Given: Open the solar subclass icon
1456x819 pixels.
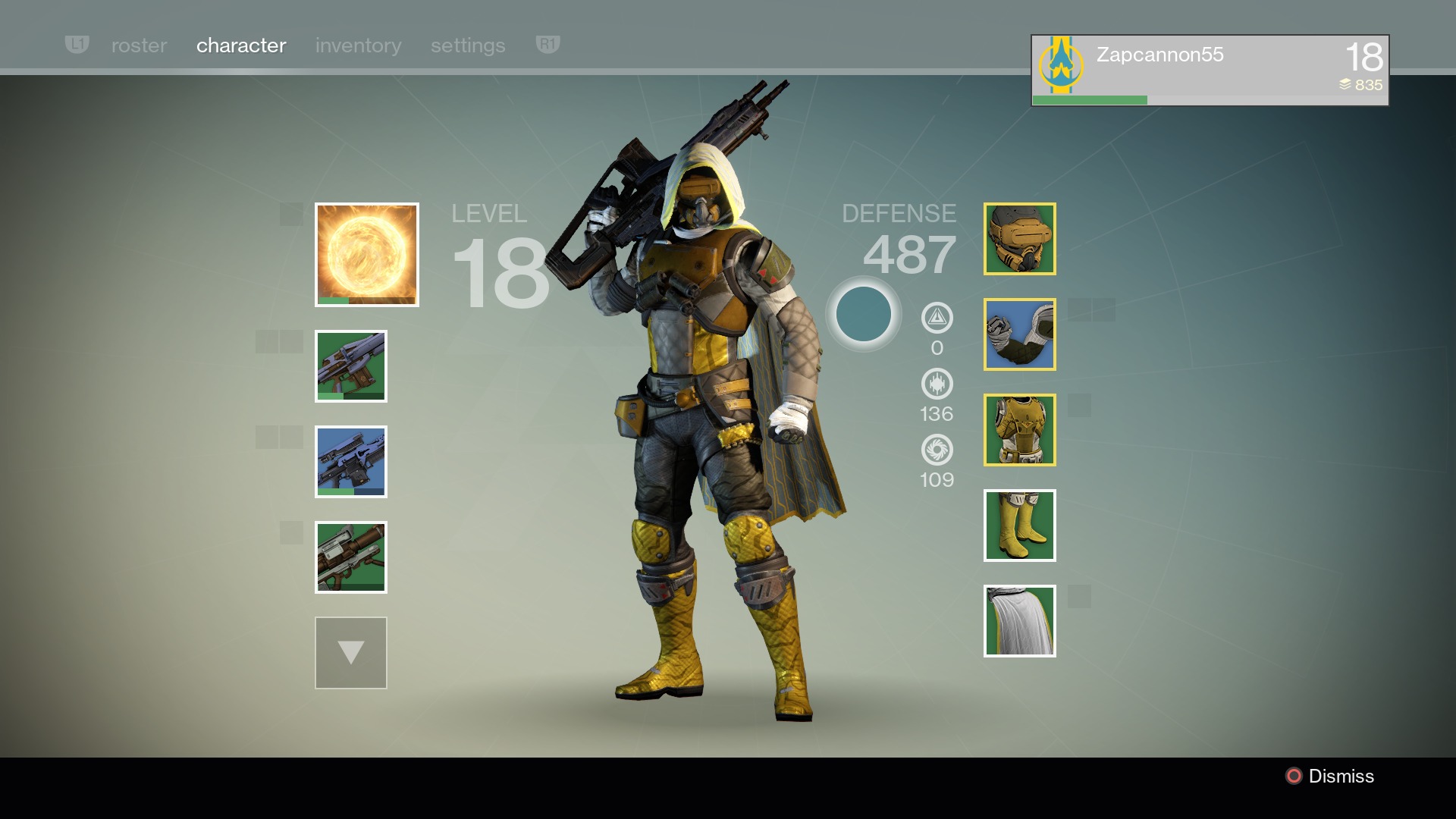Looking at the screenshot, I should point(367,255).
